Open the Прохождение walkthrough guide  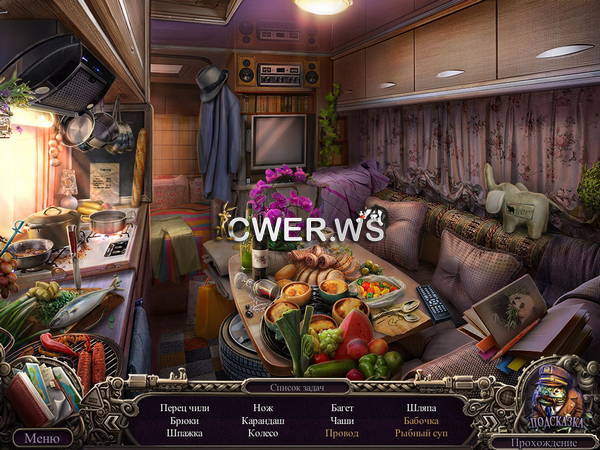tap(545, 439)
